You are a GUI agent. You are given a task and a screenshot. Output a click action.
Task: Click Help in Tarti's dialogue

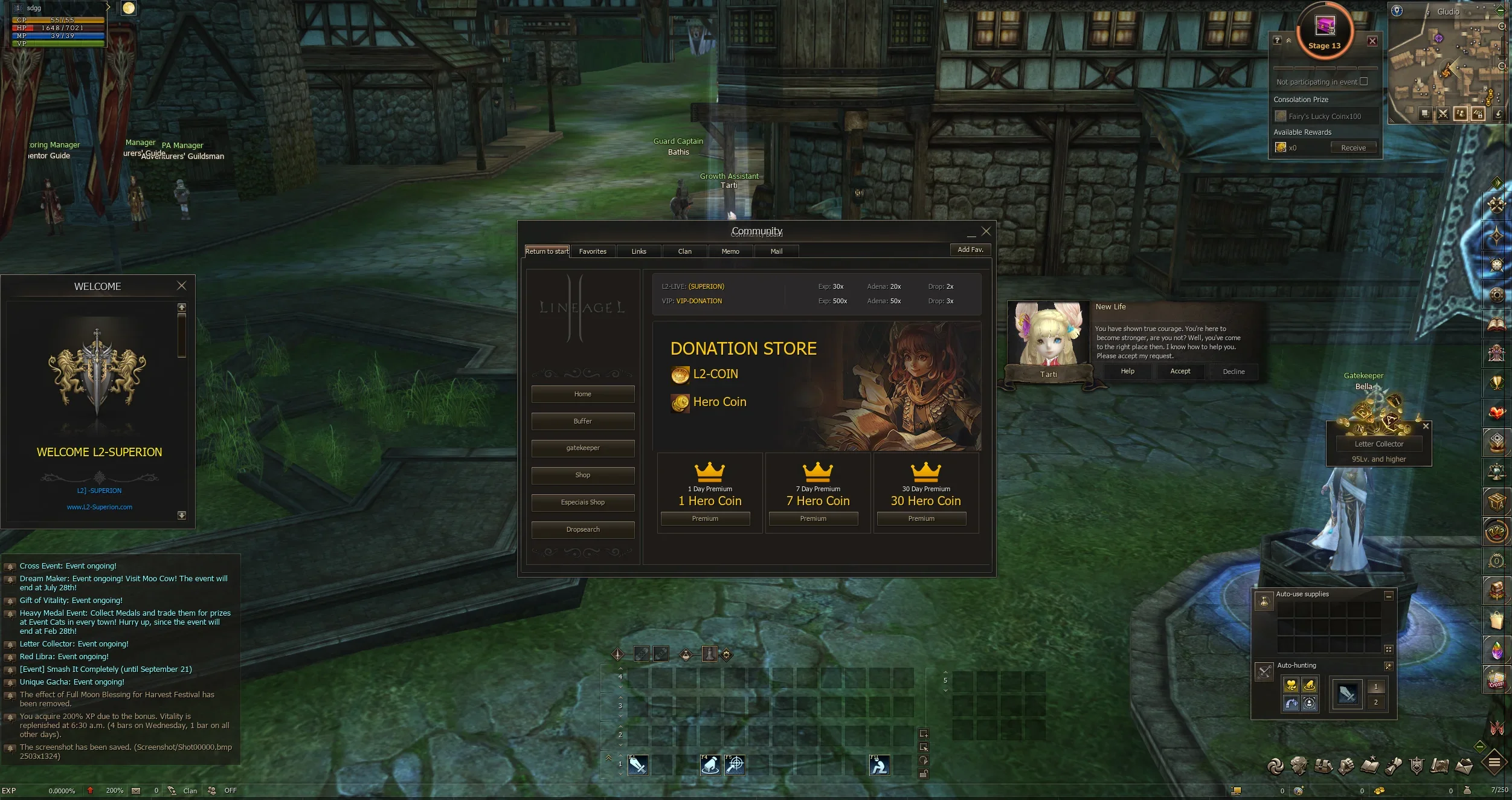[1127, 371]
